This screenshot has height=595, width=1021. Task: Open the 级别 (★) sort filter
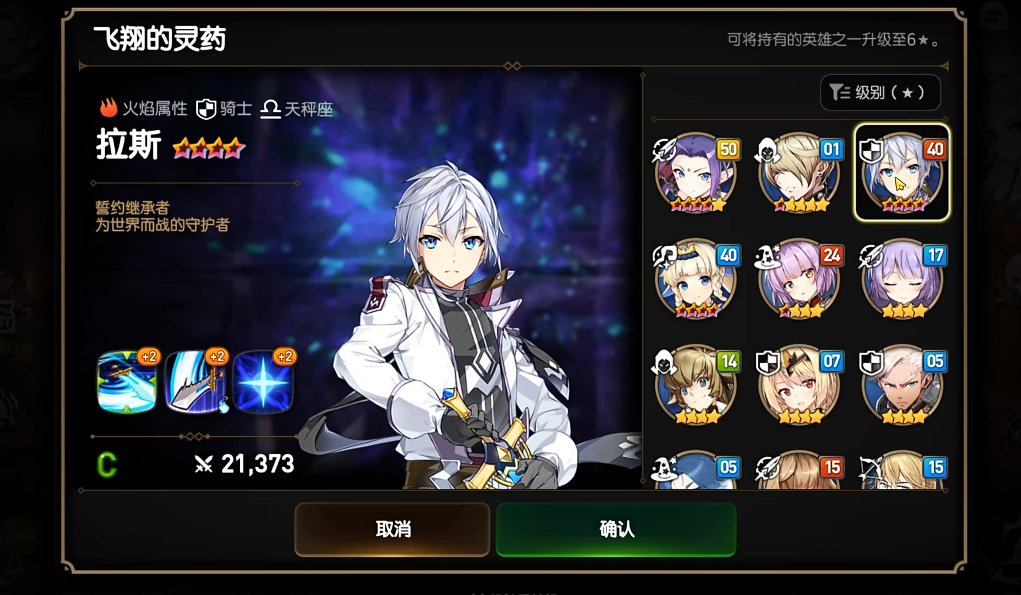coord(880,93)
